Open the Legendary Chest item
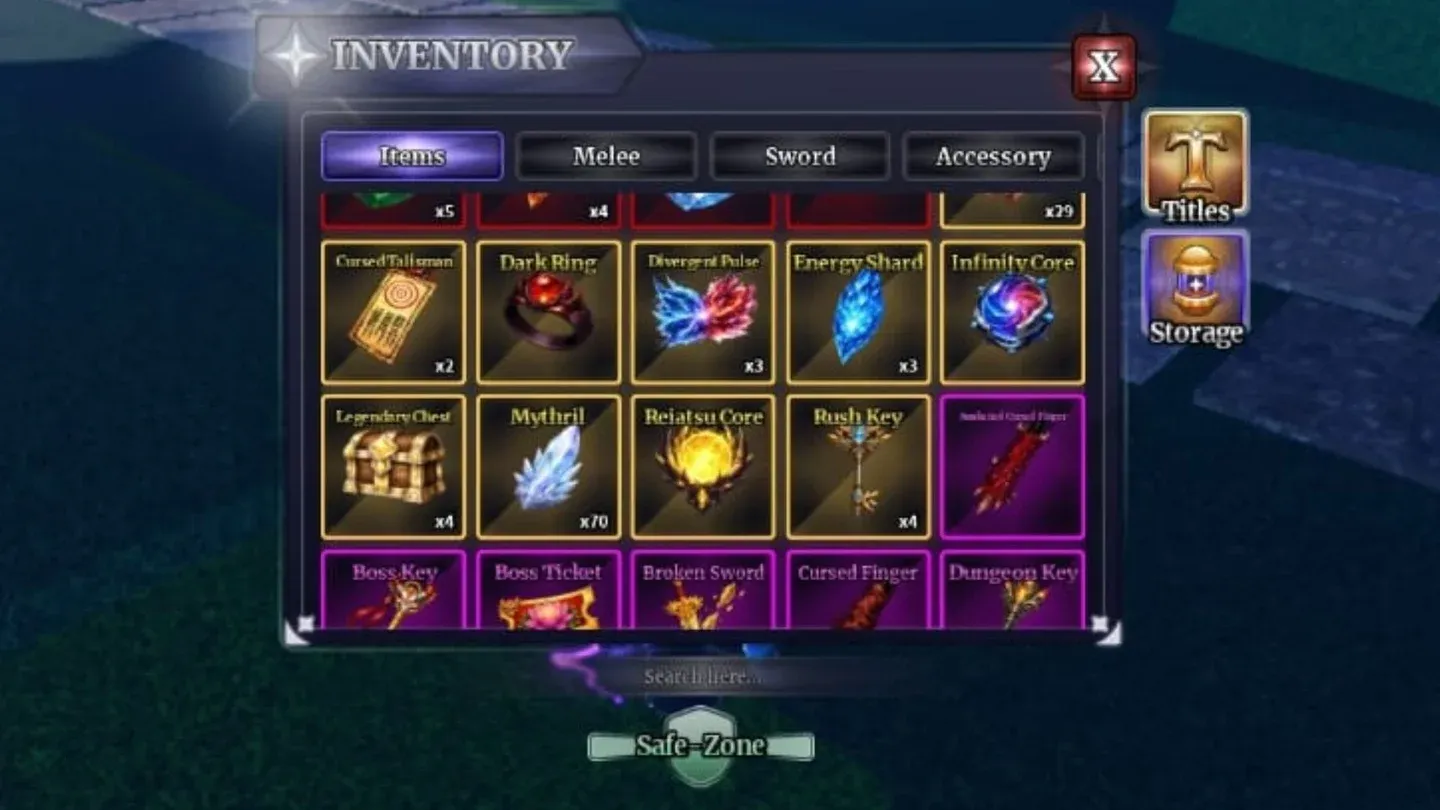Image resolution: width=1440 pixels, height=810 pixels. (x=392, y=466)
